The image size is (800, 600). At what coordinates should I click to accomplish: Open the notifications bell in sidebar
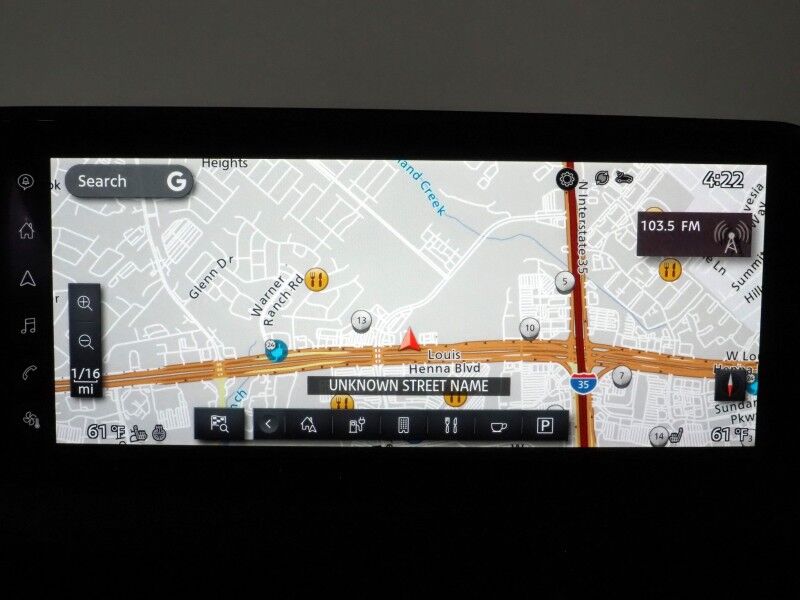[26, 182]
